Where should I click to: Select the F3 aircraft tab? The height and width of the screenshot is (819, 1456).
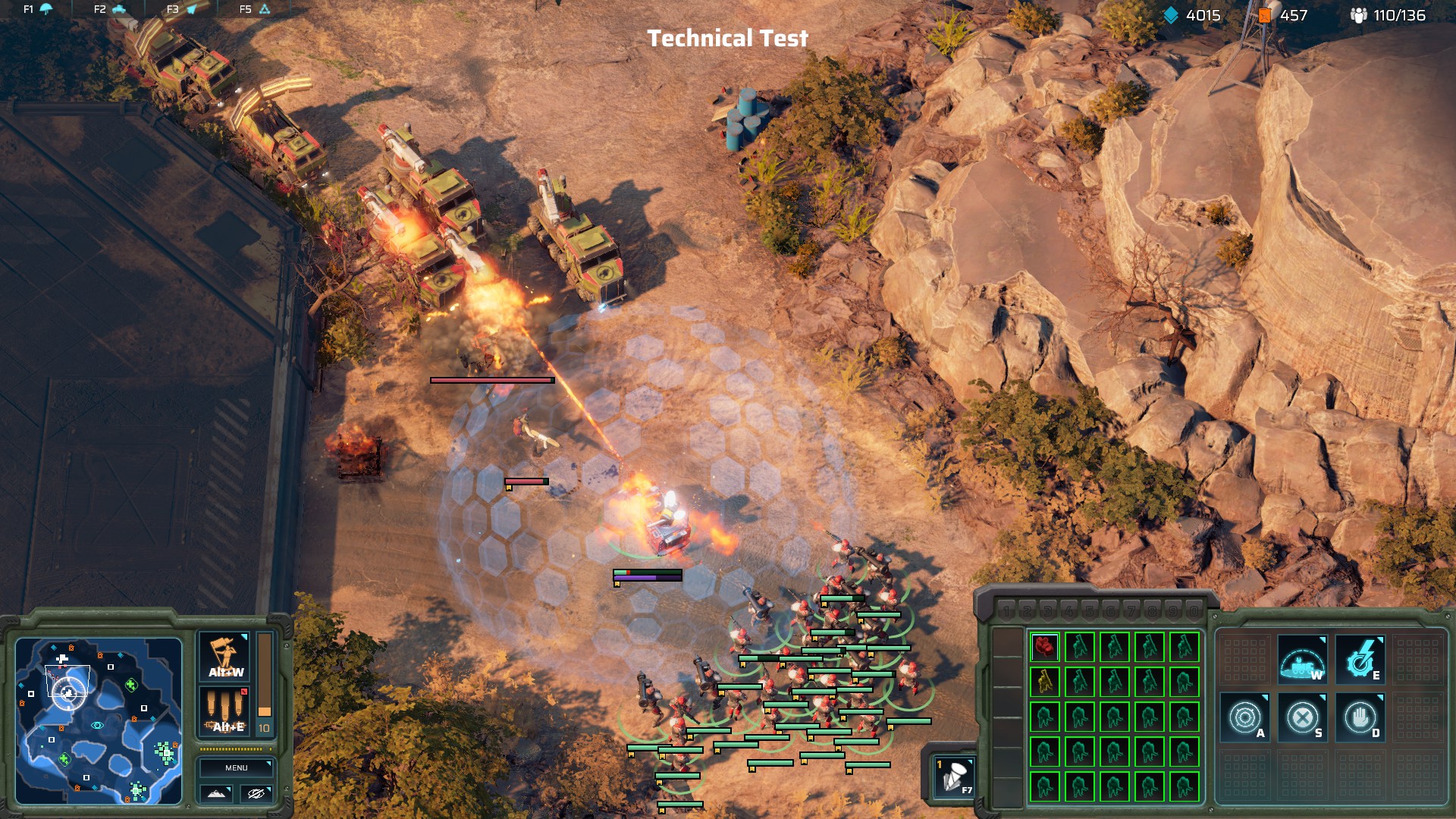(182, 9)
